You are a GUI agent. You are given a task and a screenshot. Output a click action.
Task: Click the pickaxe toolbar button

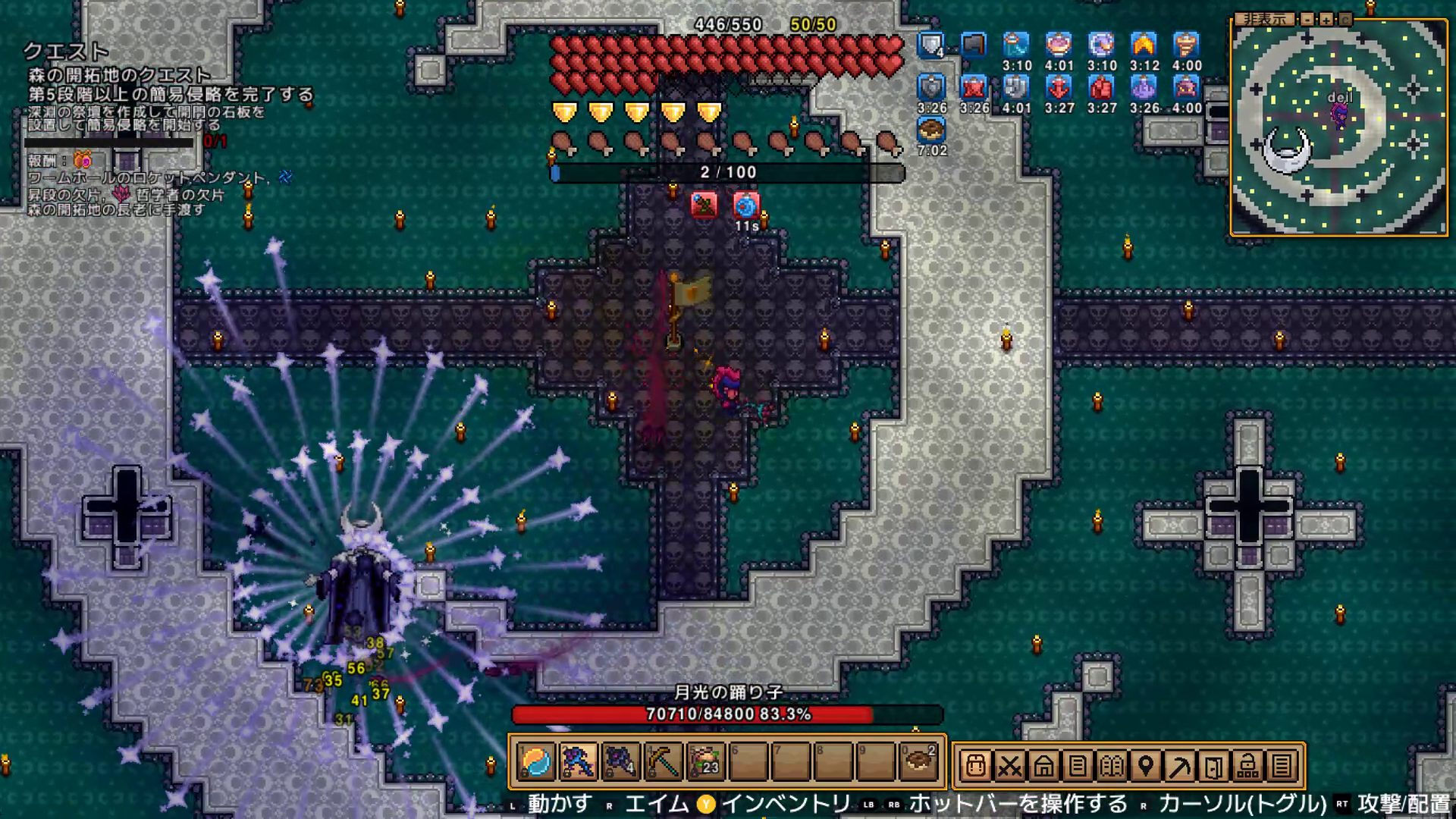[1180, 766]
